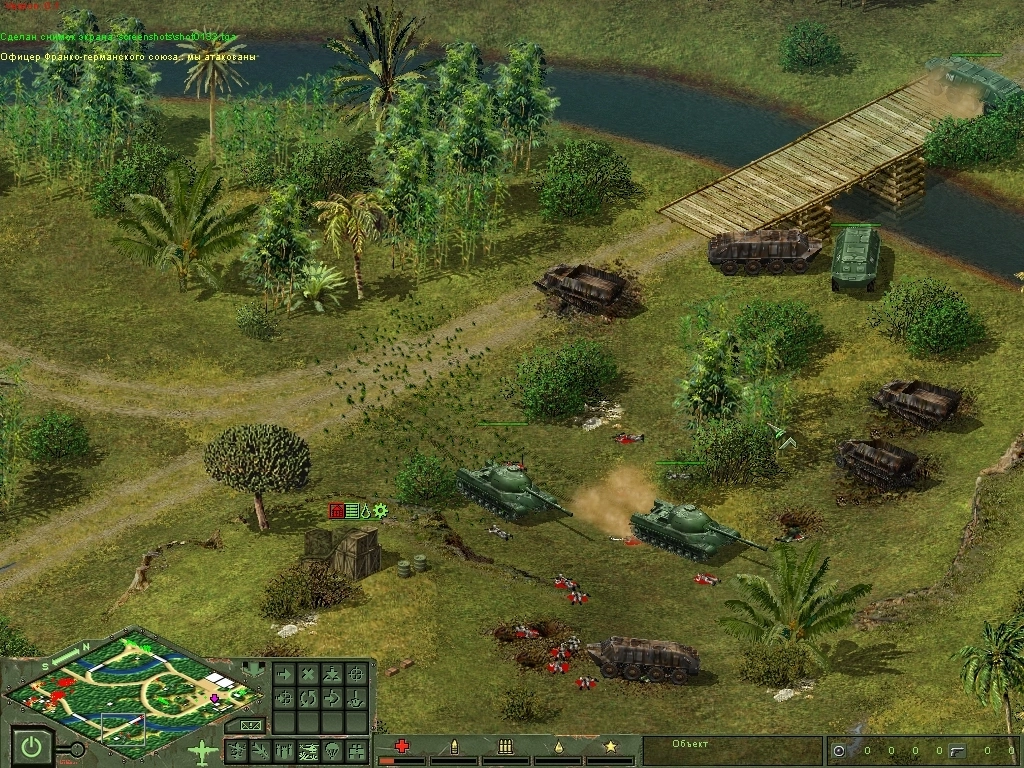1024x768 pixels.
Task: Open the game menu with the power button
Action: pyautogui.click(x=32, y=746)
